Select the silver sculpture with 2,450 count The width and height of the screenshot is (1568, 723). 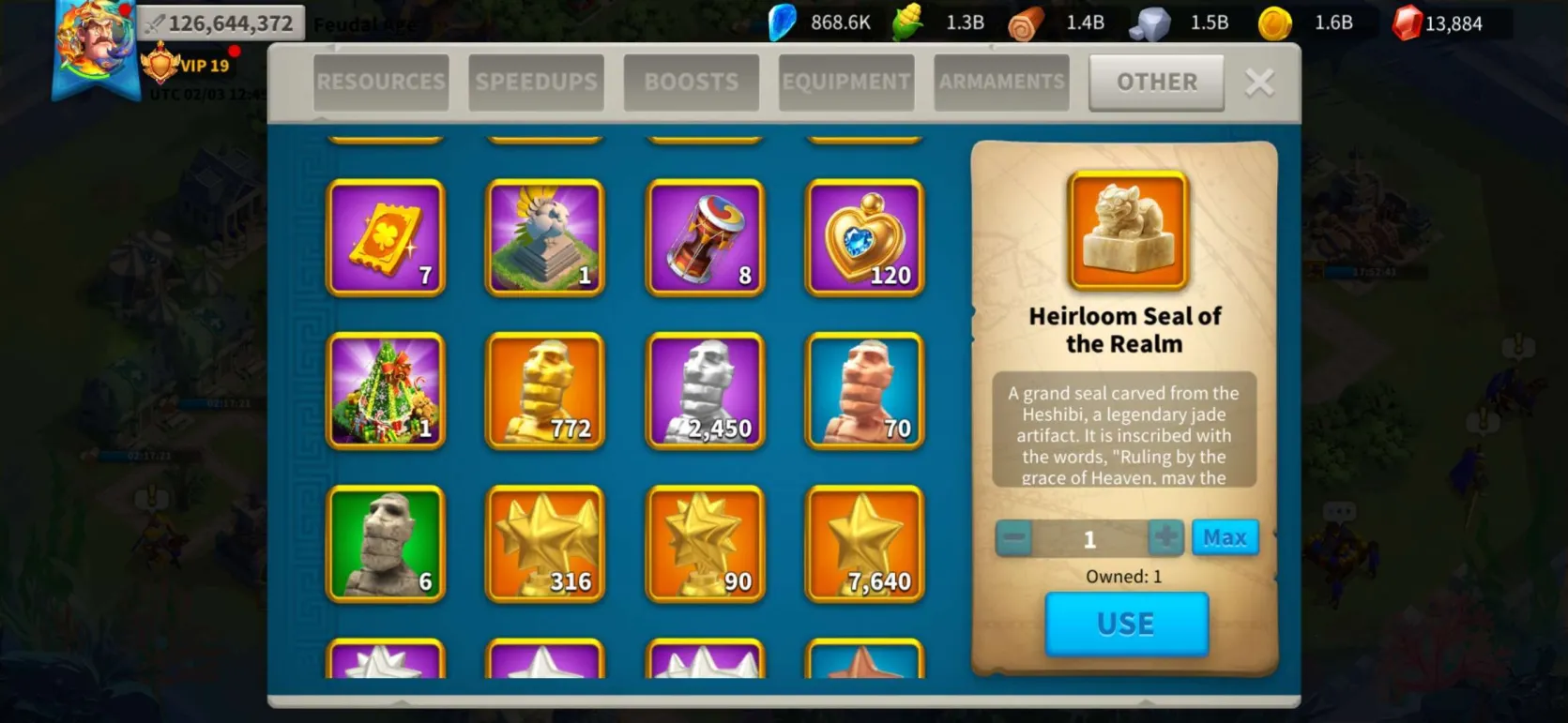706,391
